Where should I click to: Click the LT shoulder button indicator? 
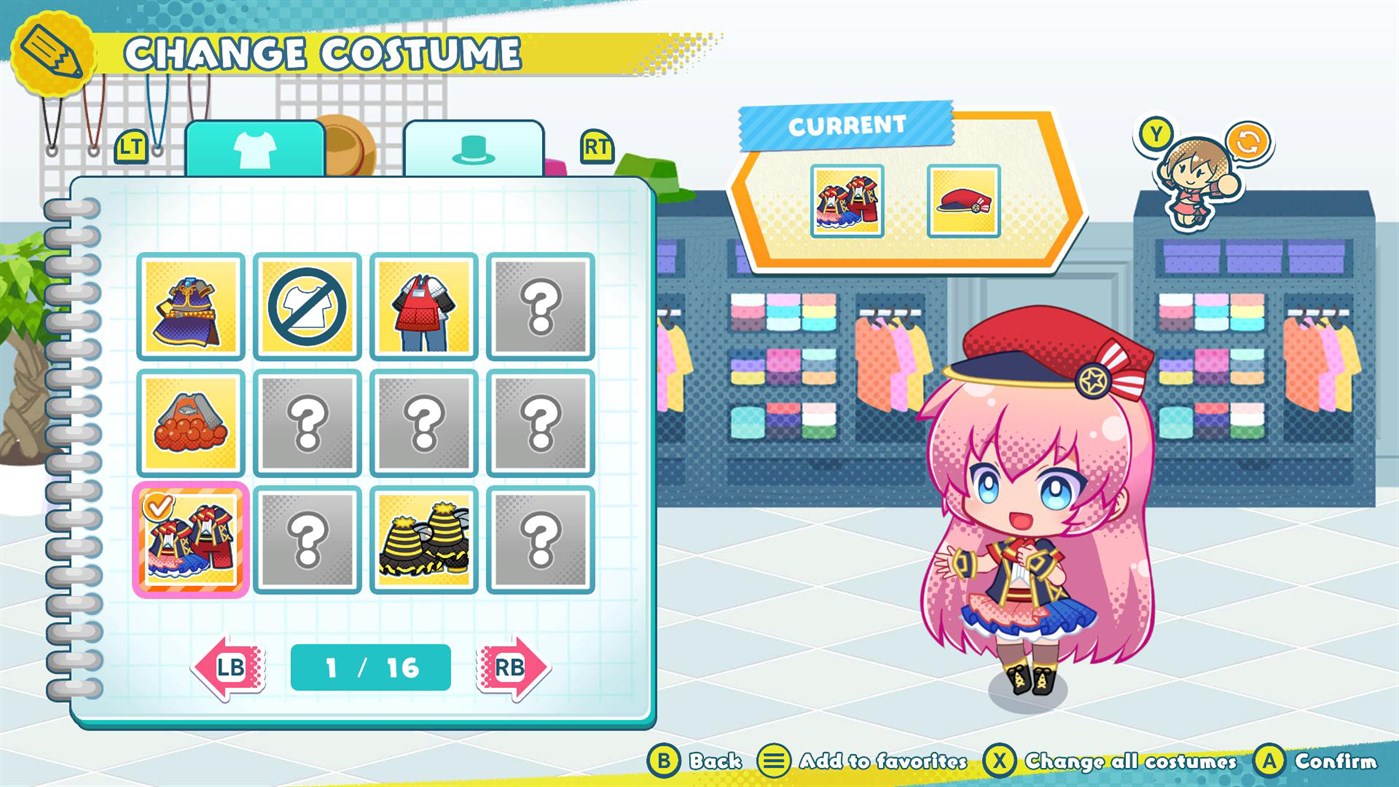[129, 144]
